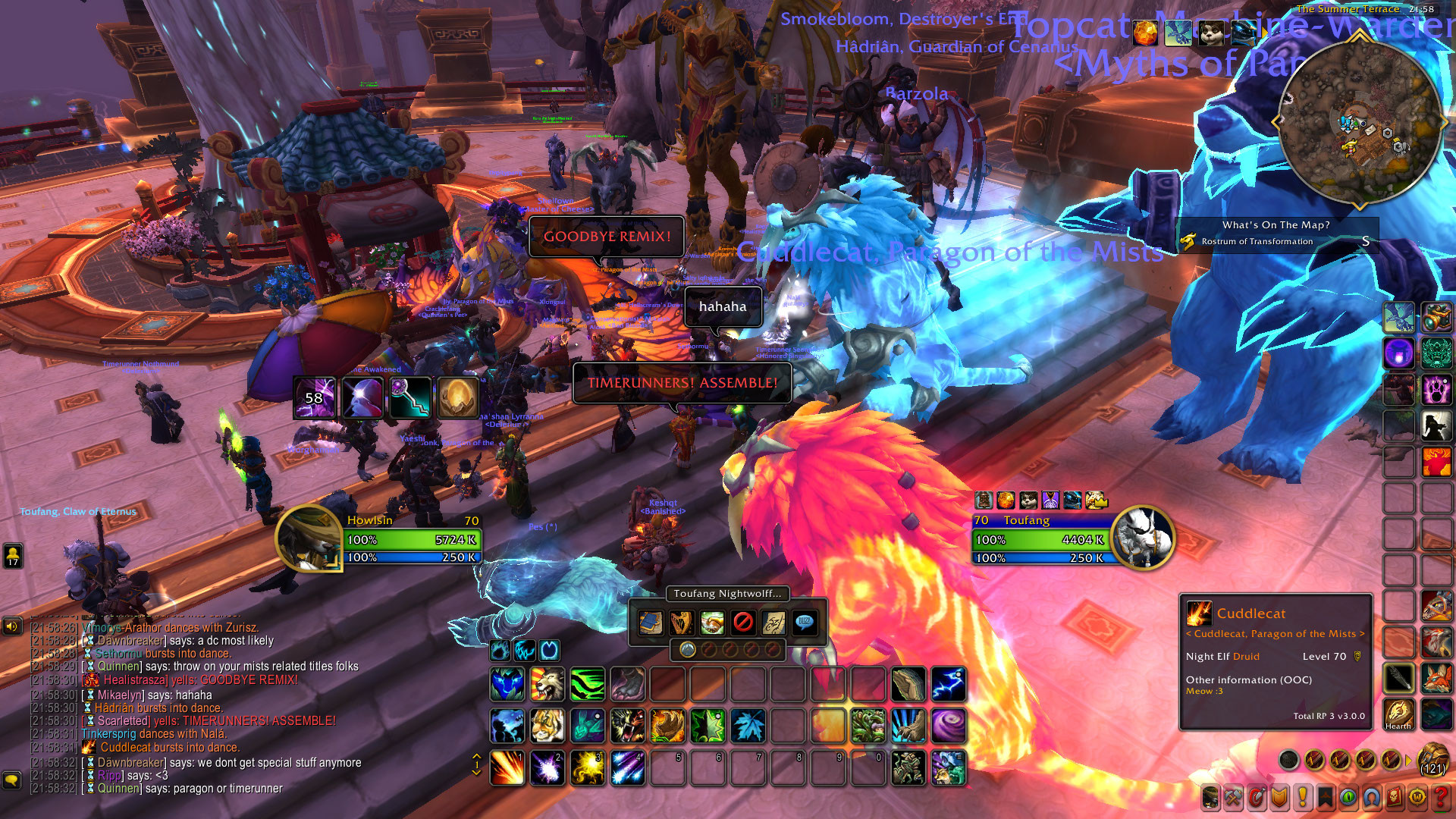Cast the purple starburst spell in slot 2
1456x819 pixels.
pos(547,767)
